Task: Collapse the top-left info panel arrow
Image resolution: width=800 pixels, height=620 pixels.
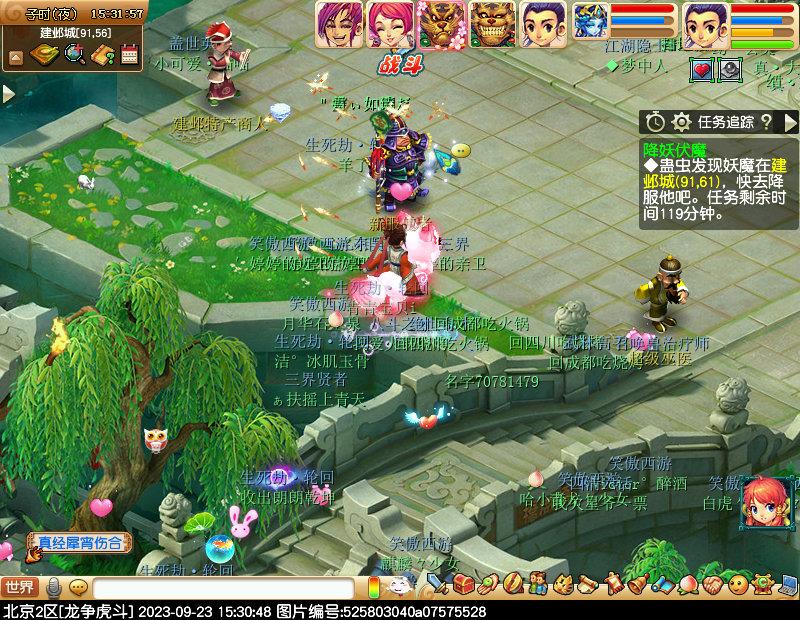Action: (15, 56)
